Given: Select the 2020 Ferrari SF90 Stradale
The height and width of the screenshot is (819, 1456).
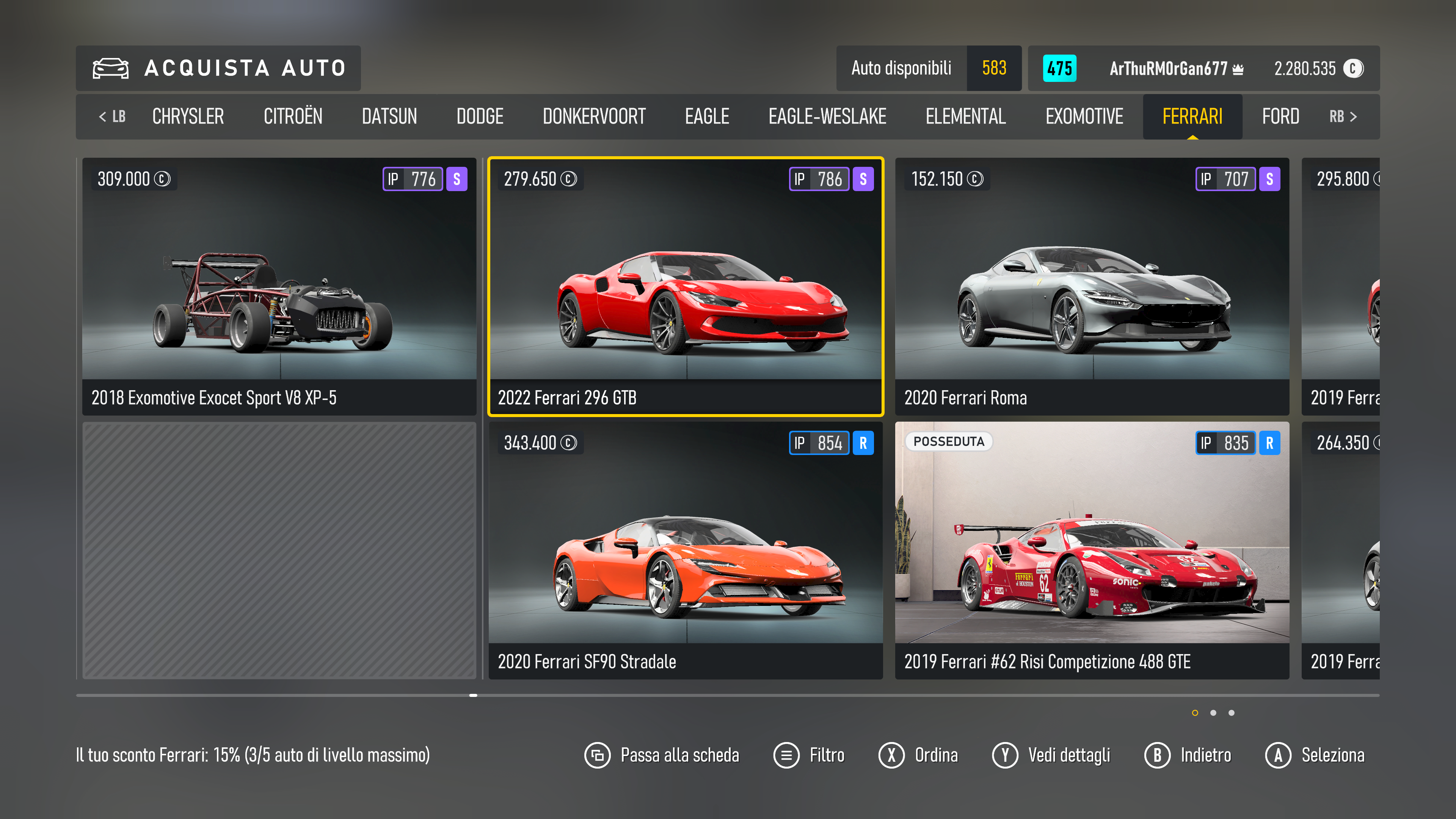Looking at the screenshot, I should point(685,550).
